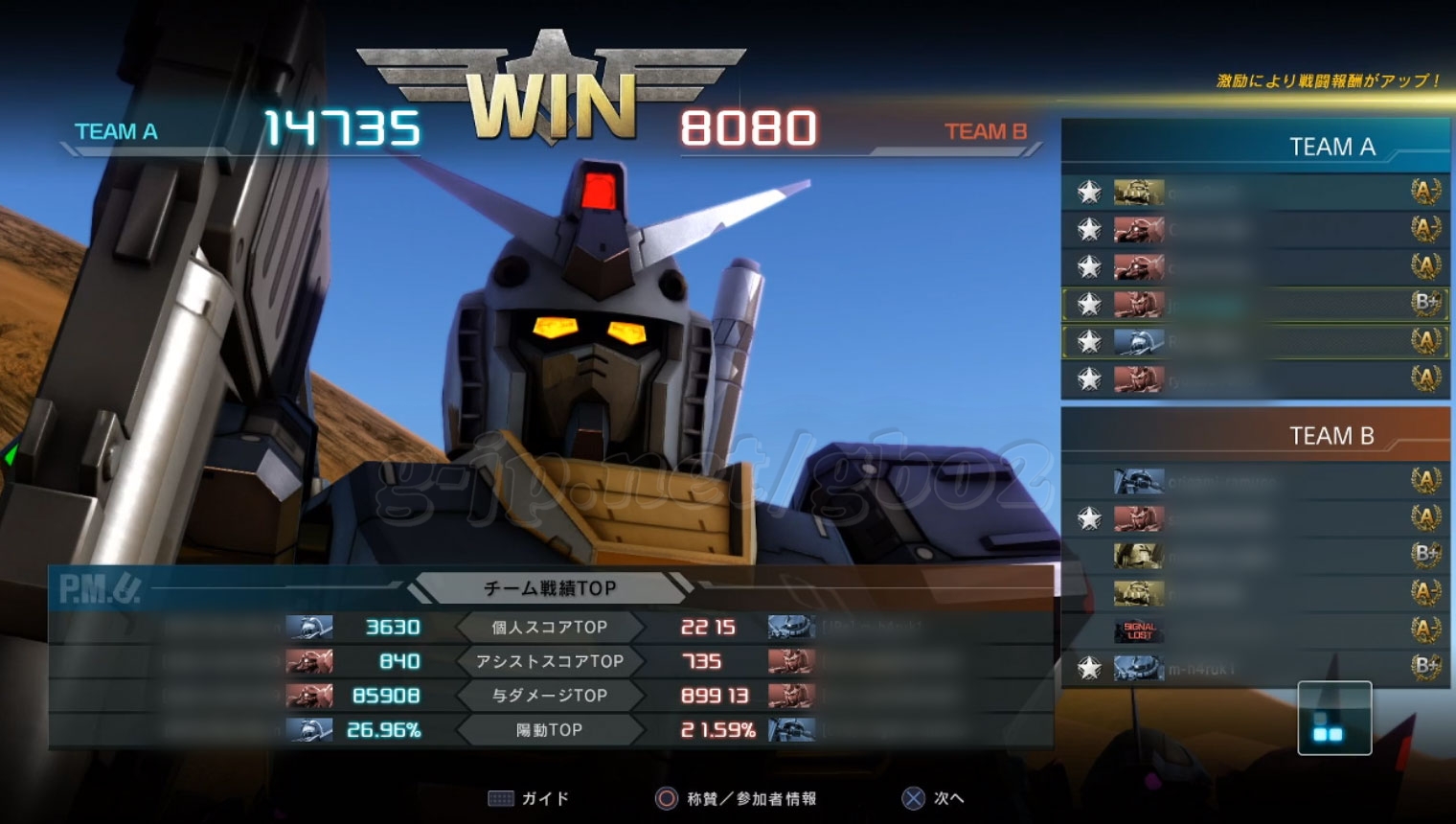Open the 与ダメージTOP stat row
The image size is (1456, 824).
(550, 696)
